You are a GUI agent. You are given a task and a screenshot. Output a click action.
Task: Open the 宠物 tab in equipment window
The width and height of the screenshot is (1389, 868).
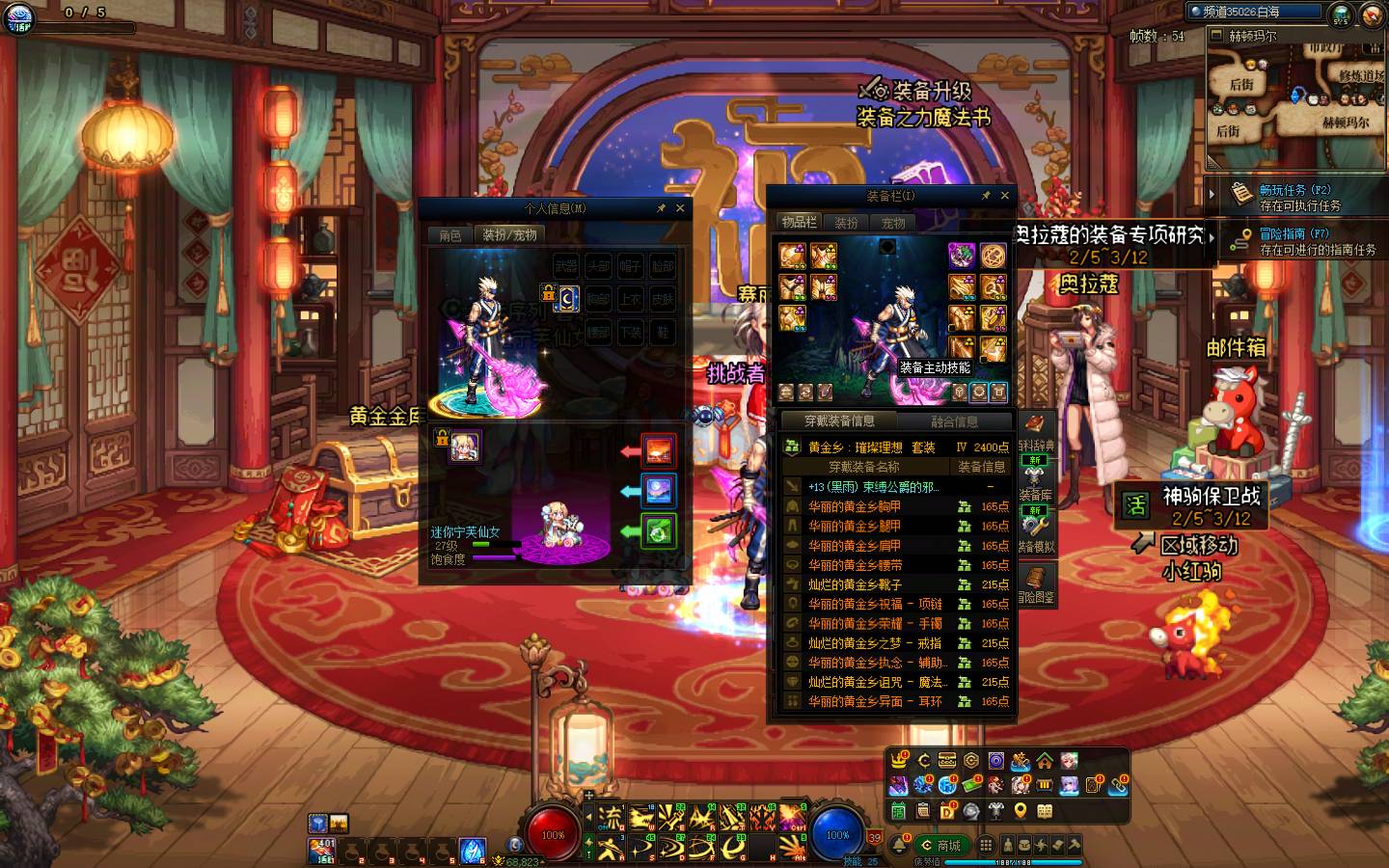(893, 223)
